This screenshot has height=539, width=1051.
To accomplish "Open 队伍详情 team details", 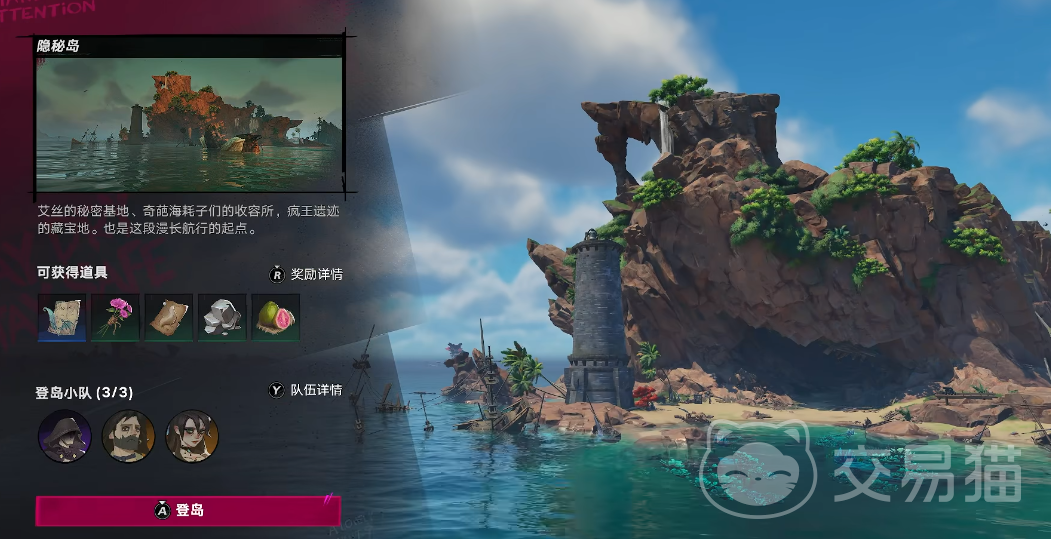I will point(306,390).
